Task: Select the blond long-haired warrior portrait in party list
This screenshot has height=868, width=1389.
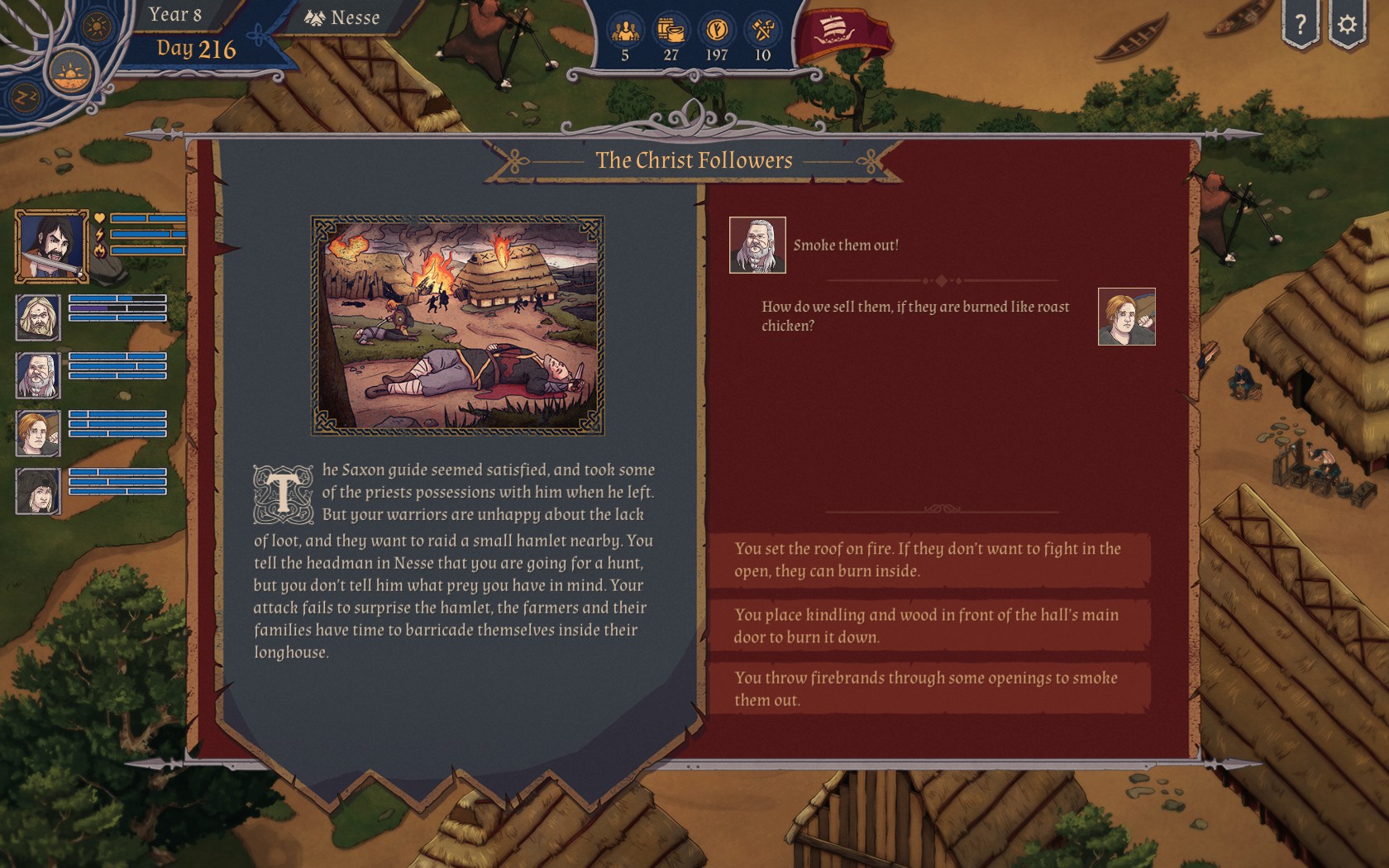Action: point(38,317)
